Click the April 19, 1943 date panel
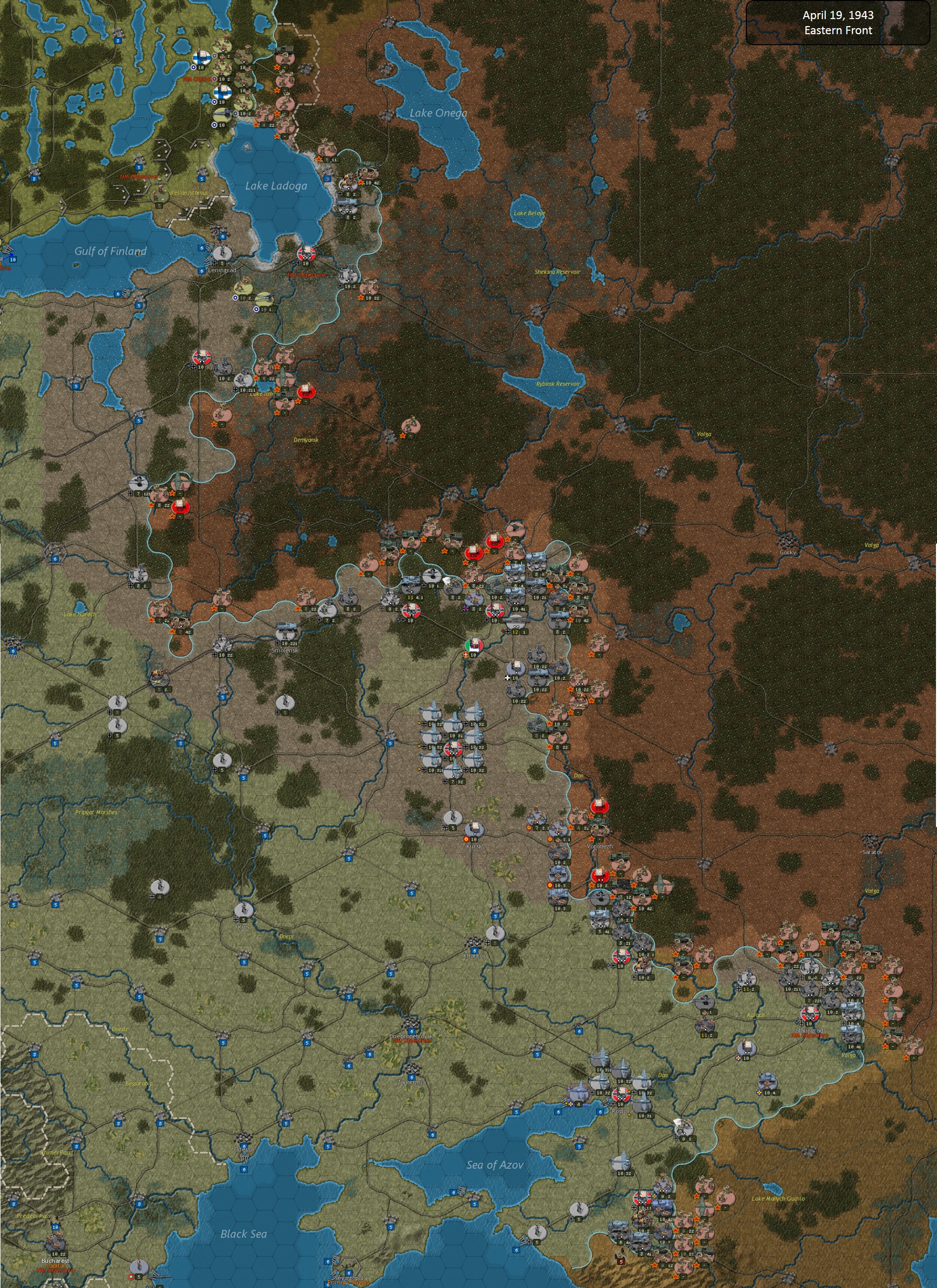937x1288 pixels. tap(835, 17)
